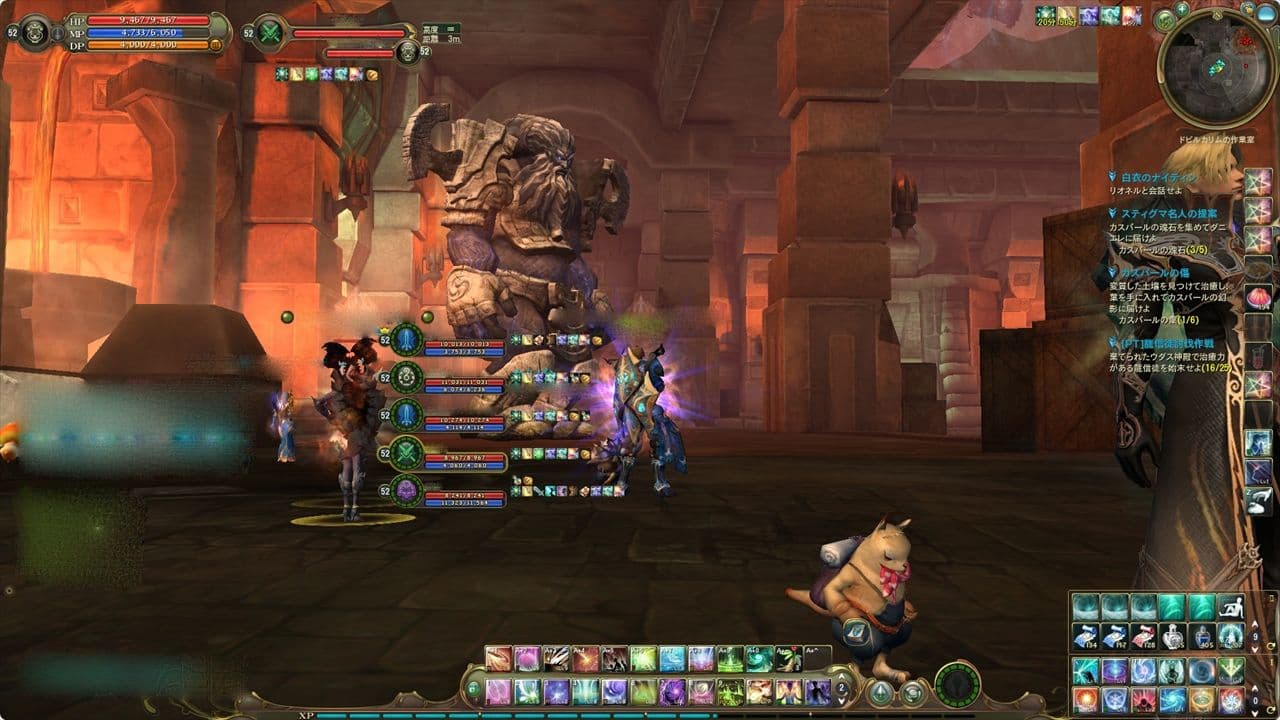Click the target's portrait with crossed swords
Viewport: 1280px width, 720px height.
coord(270,34)
